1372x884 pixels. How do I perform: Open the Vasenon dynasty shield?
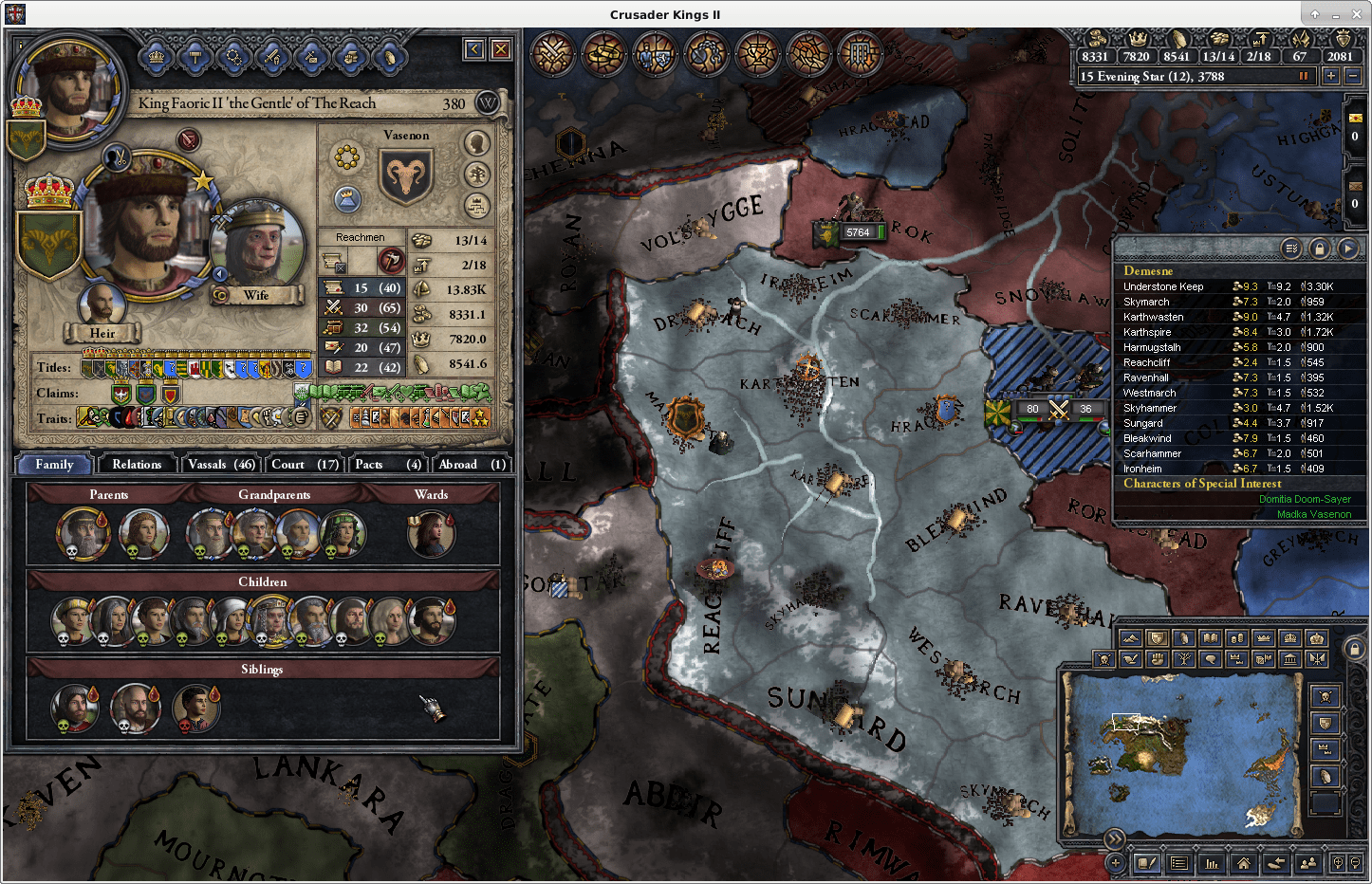pos(406,176)
